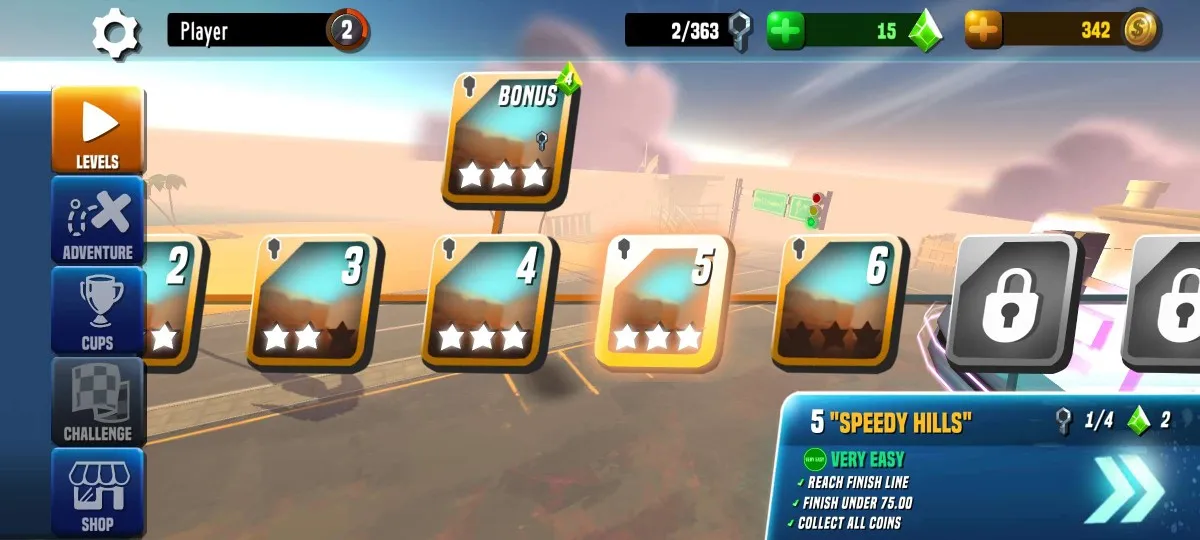
Task: Add more green gems with plus button
Action: click(786, 31)
